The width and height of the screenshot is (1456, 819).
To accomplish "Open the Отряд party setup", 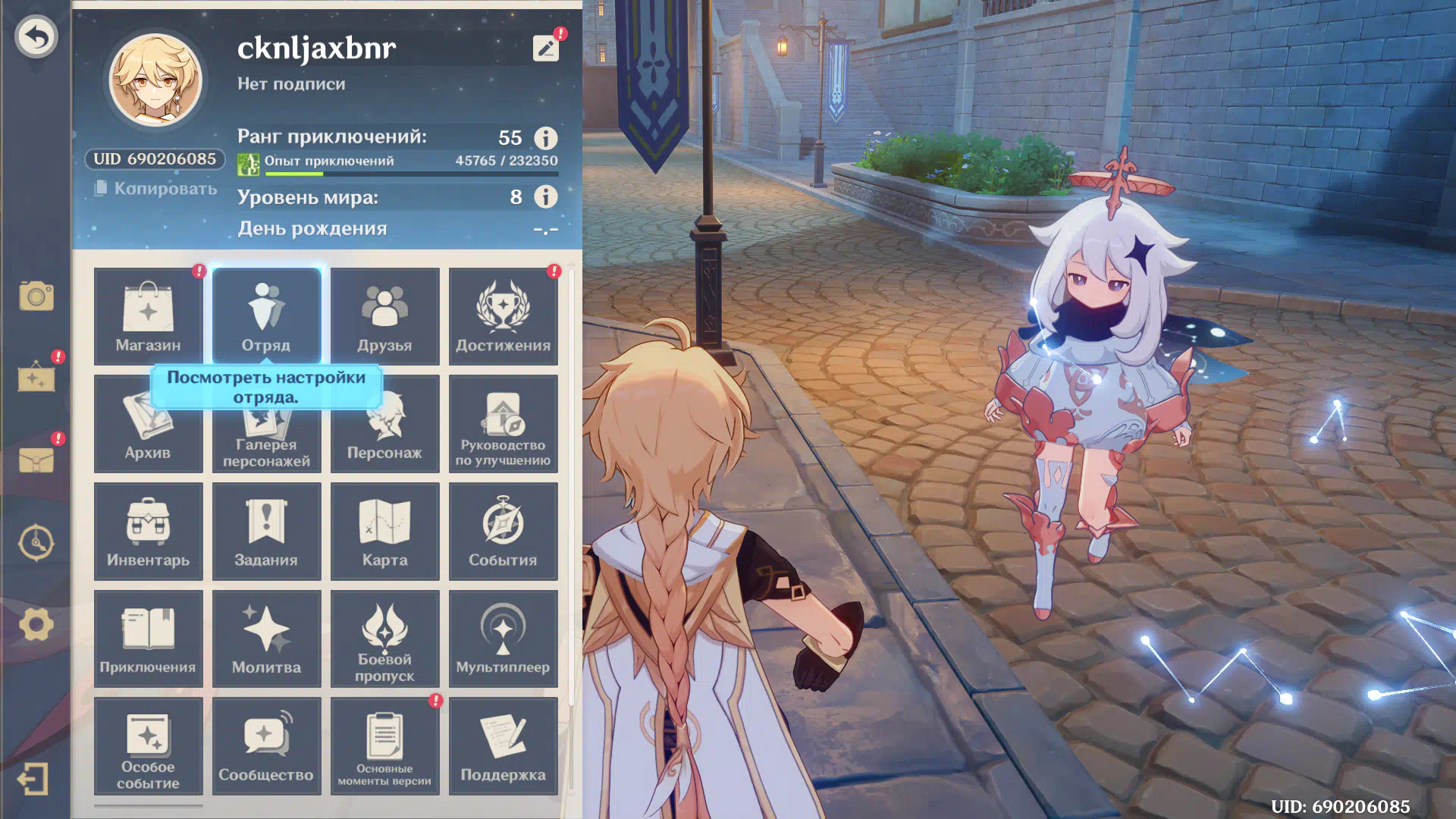I will click(266, 316).
